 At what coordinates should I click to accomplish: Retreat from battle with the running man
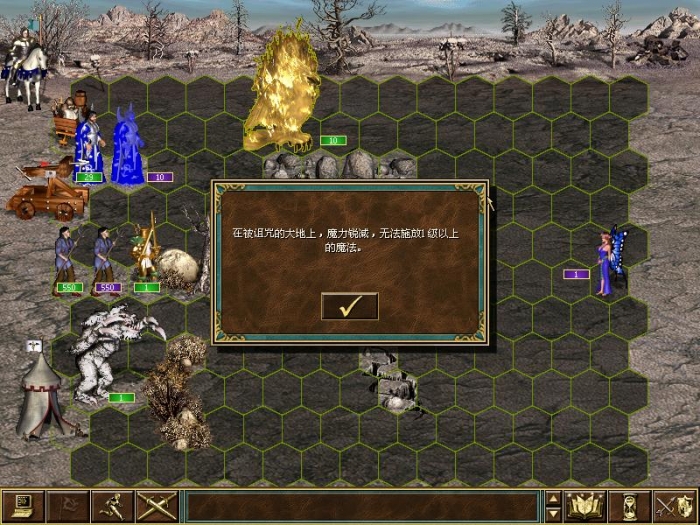[x=112, y=507]
